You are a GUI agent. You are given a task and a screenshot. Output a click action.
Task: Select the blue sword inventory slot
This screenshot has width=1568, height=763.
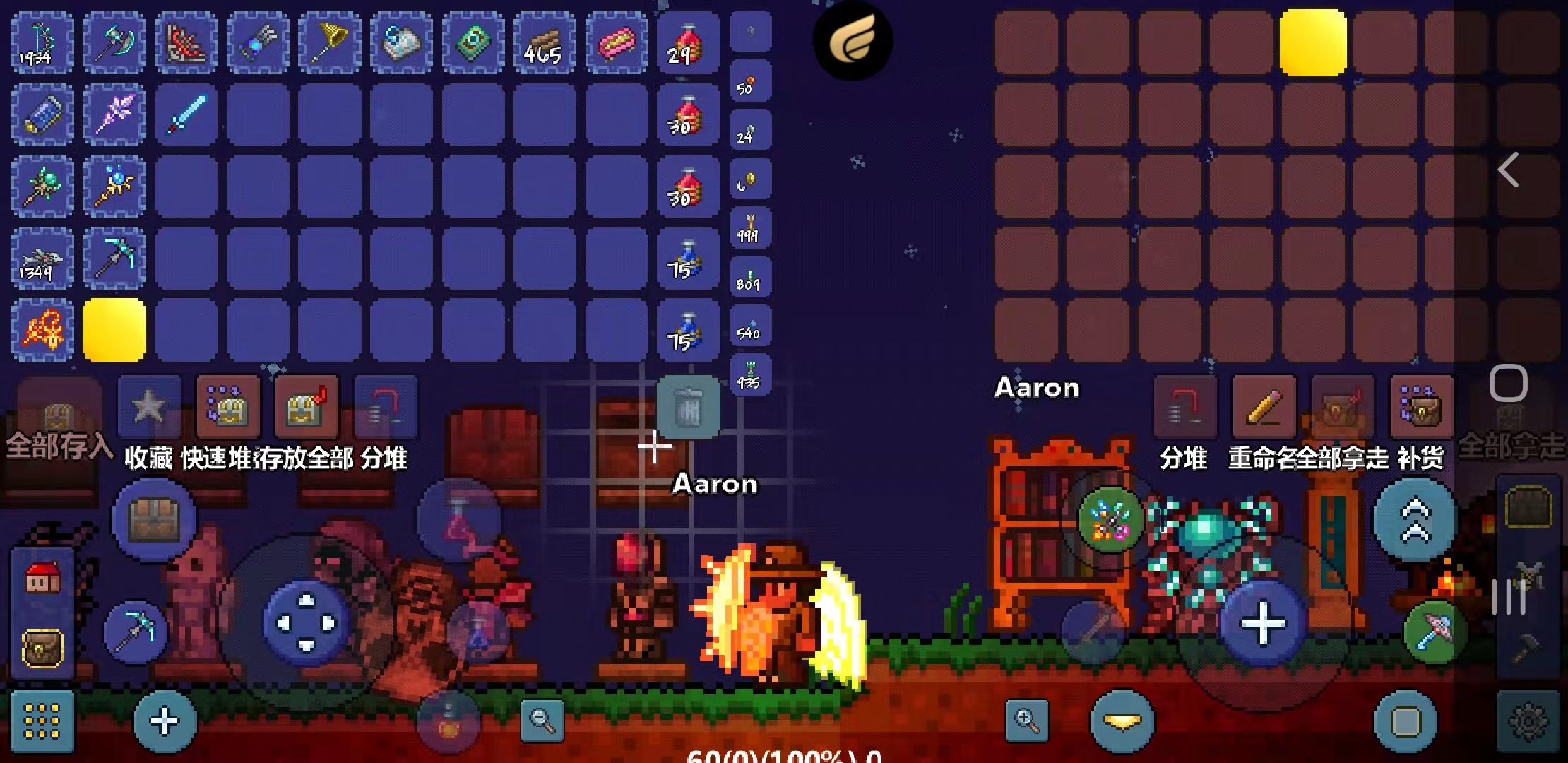[x=186, y=115]
